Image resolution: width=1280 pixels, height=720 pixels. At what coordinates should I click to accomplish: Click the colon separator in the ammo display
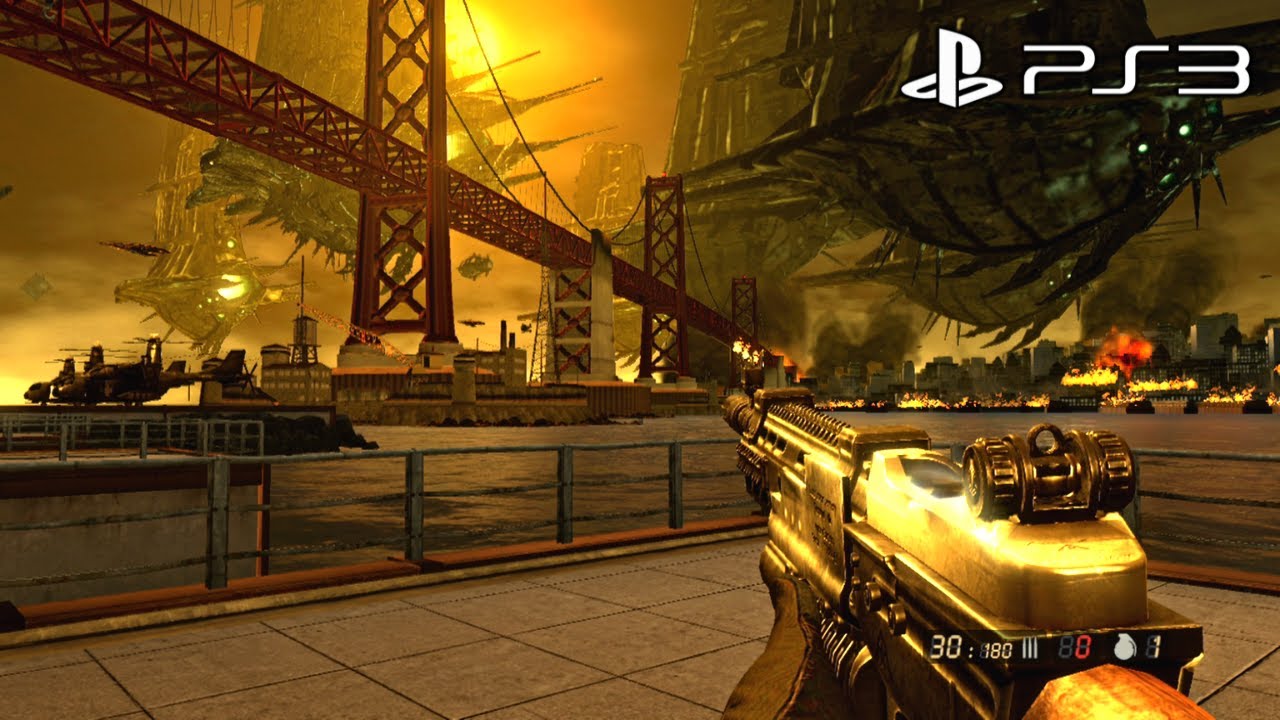(x=969, y=650)
